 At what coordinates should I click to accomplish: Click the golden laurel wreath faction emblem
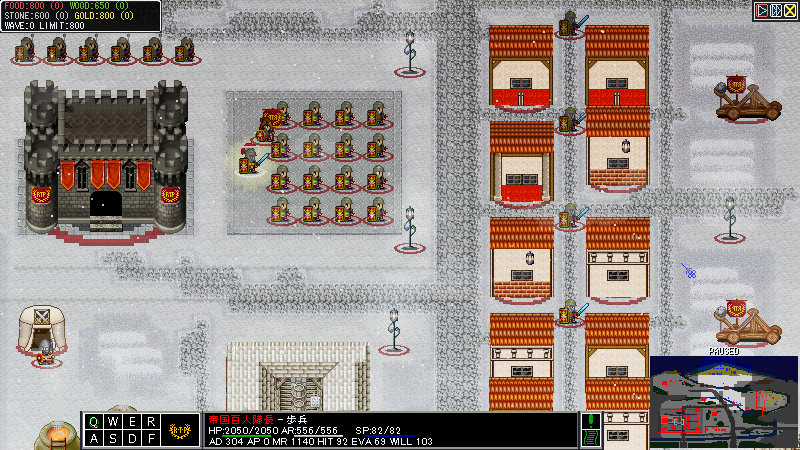180,430
